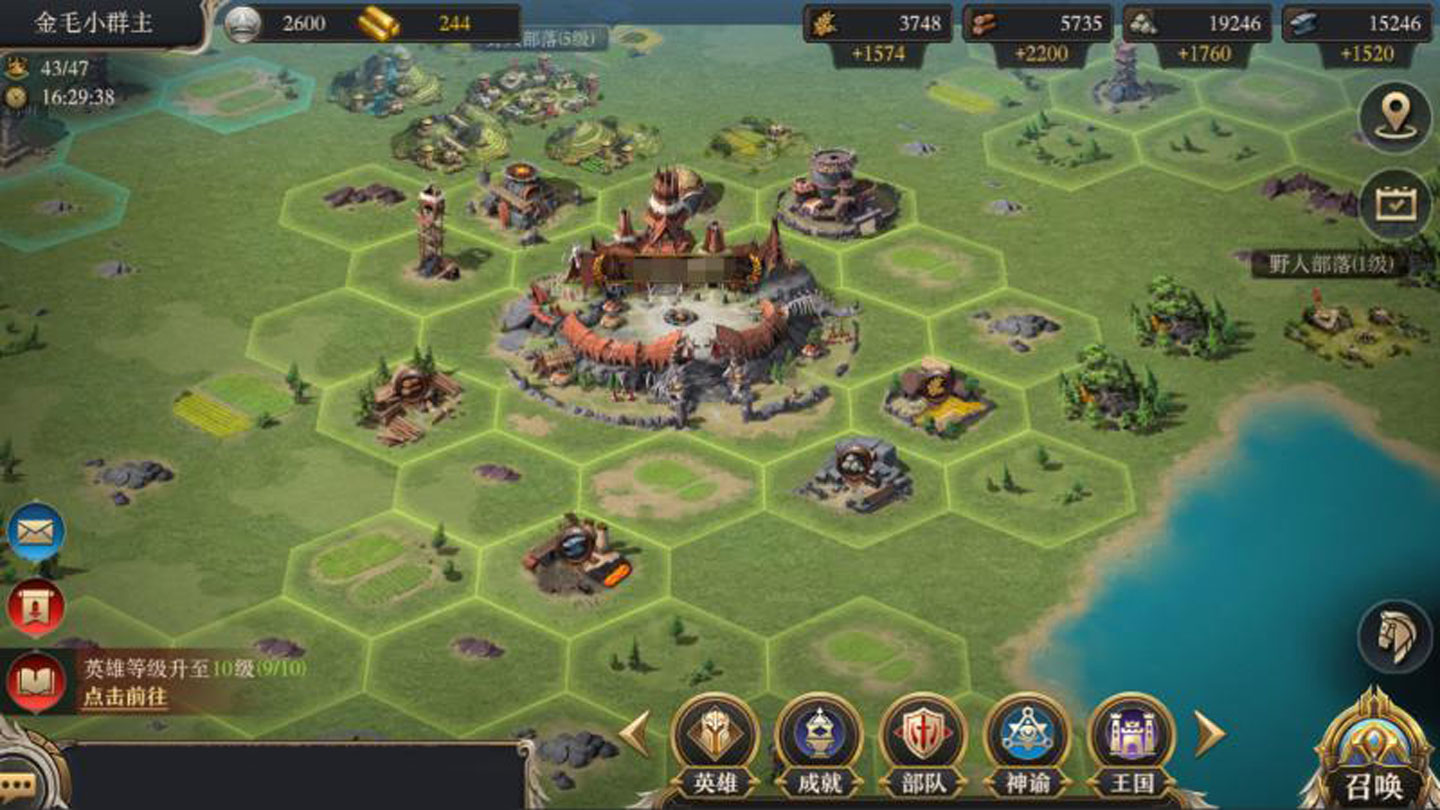Open the 成就 achievements menu
The width and height of the screenshot is (1440, 810).
[819, 738]
